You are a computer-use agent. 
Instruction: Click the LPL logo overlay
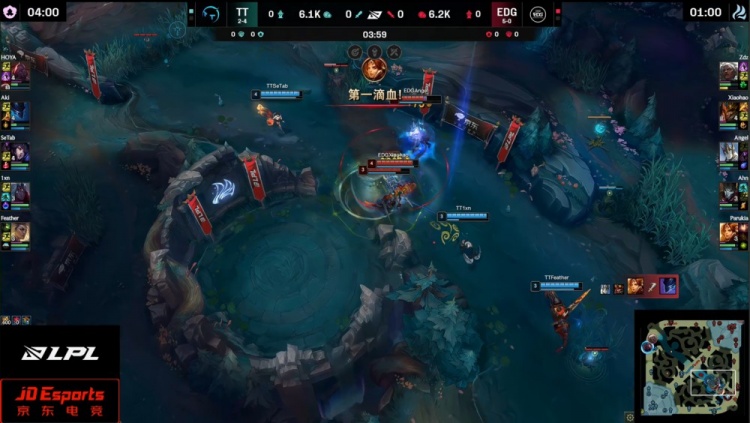pyautogui.click(x=46, y=352)
